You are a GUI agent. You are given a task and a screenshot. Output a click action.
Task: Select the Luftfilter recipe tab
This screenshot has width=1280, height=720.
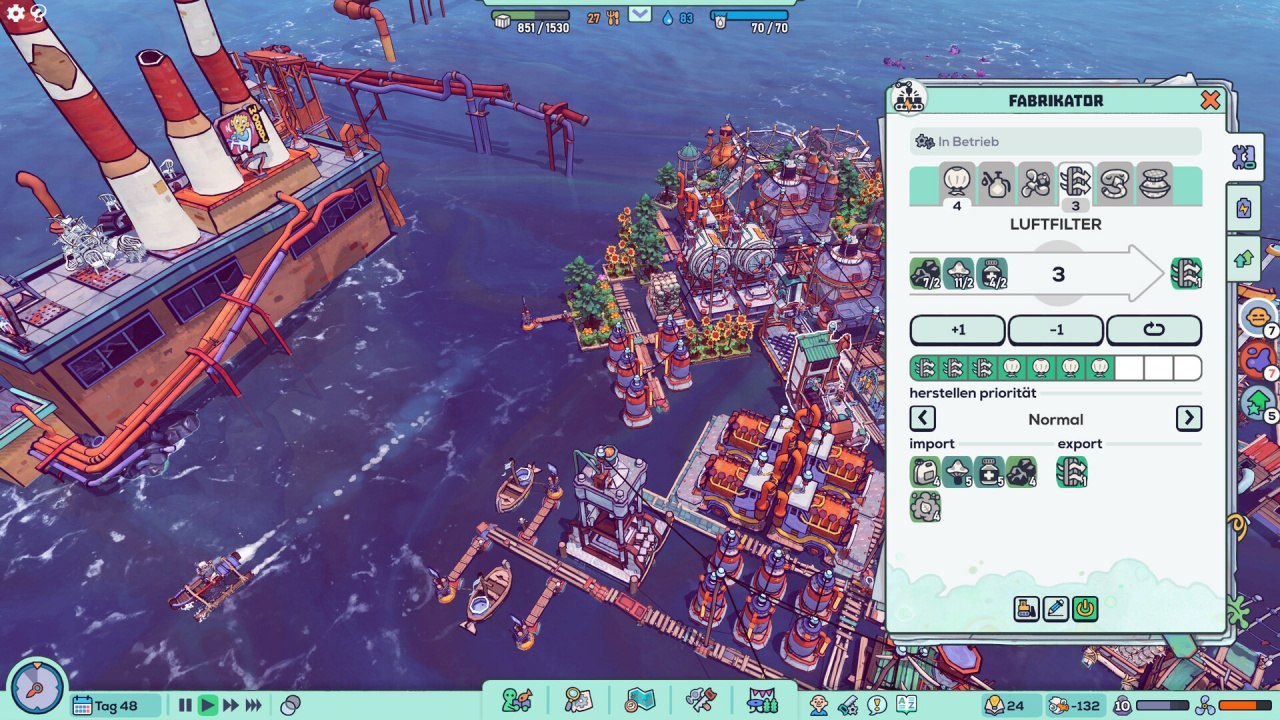[x=1075, y=182]
